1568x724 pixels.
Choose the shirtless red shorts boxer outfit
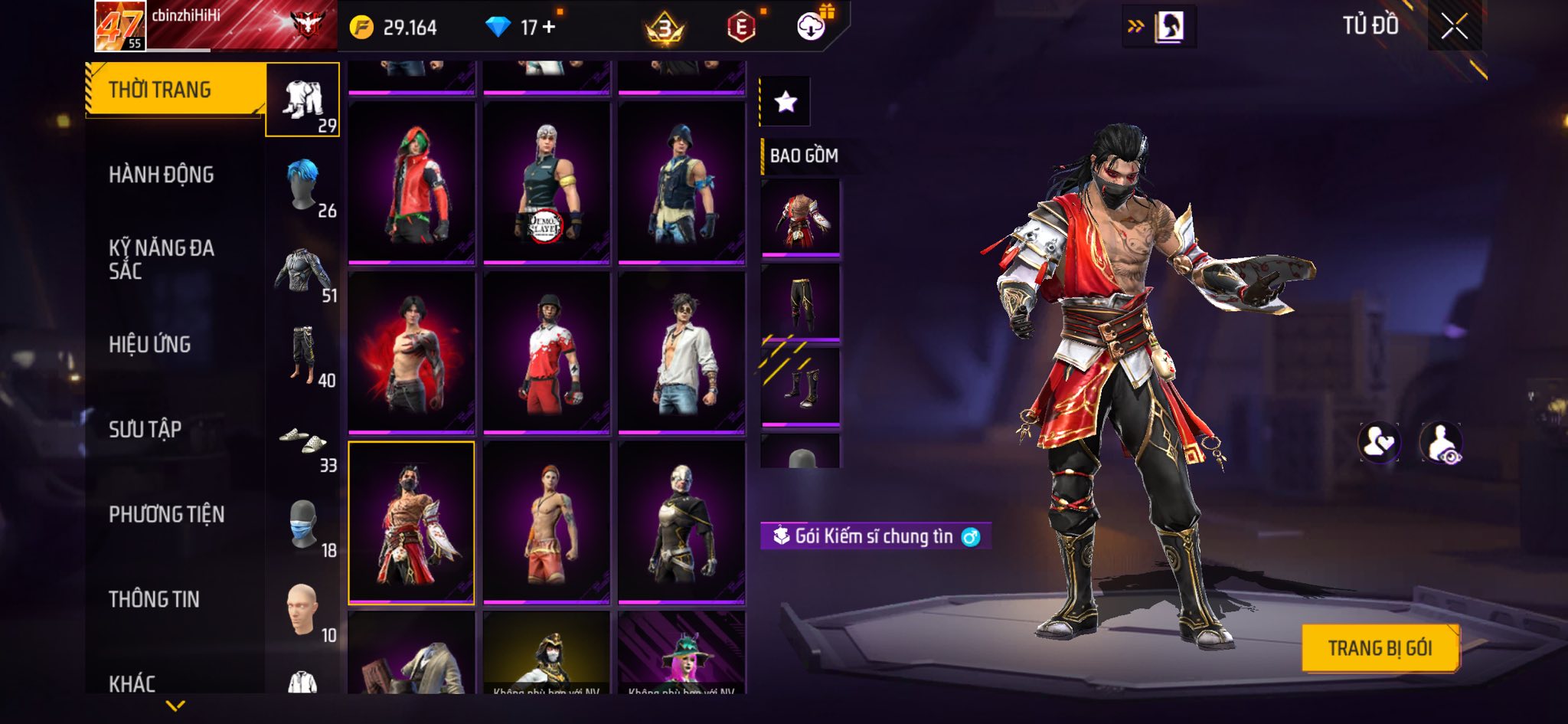tap(546, 523)
